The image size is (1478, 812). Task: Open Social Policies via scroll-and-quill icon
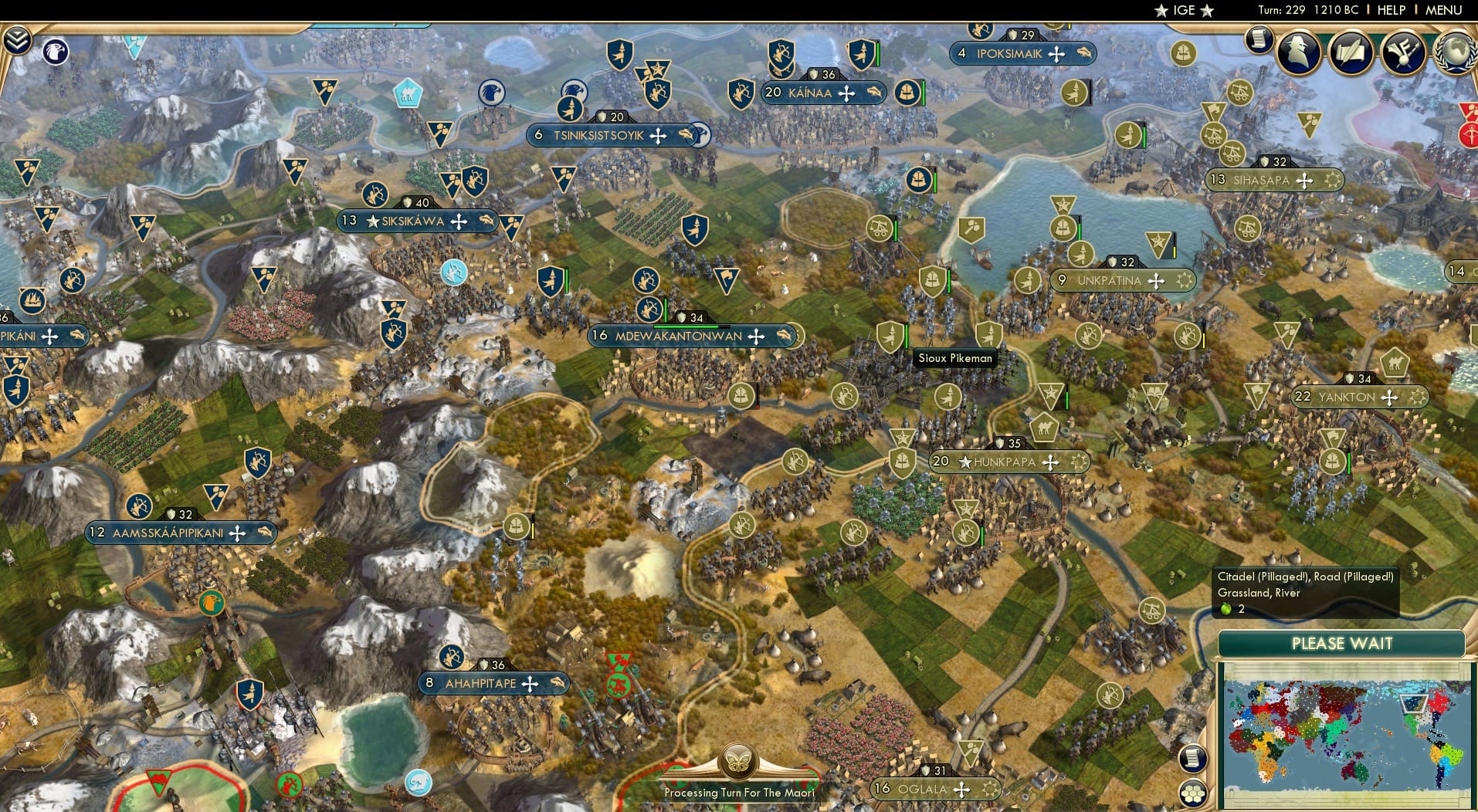(1351, 52)
